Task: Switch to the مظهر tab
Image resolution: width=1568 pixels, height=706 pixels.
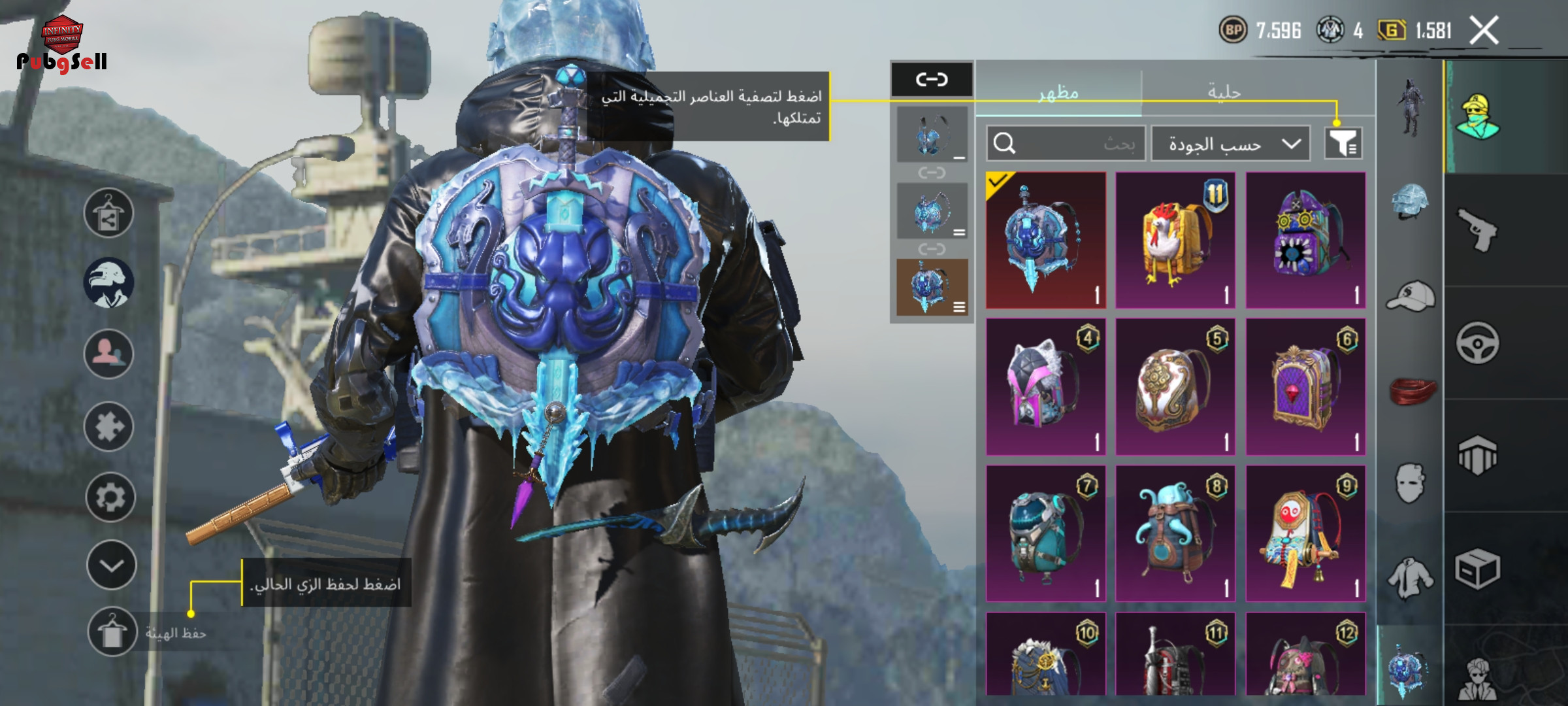Action: click(x=1058, y=93)
